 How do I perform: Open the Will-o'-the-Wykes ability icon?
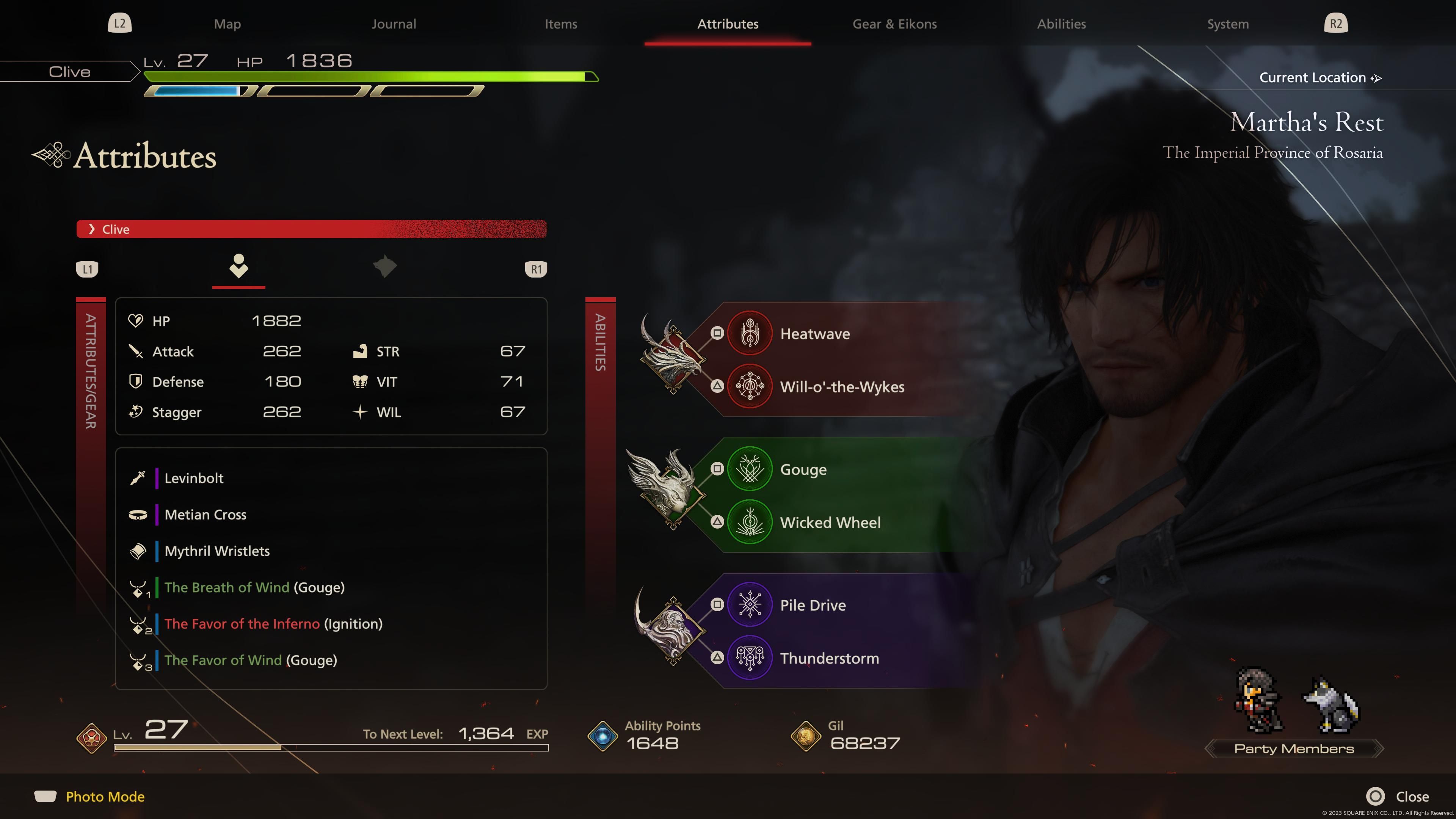[750, 387]
